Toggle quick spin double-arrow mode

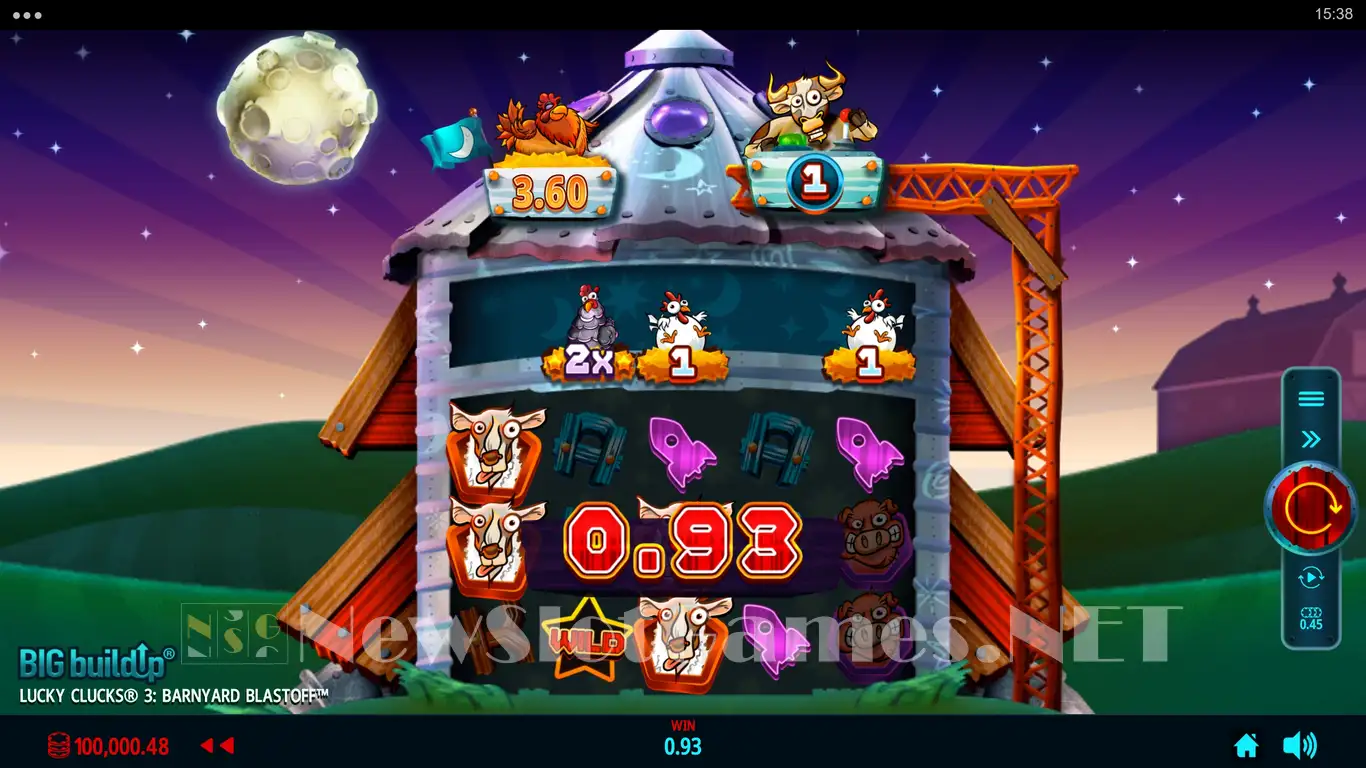[x=1311, y=439]
